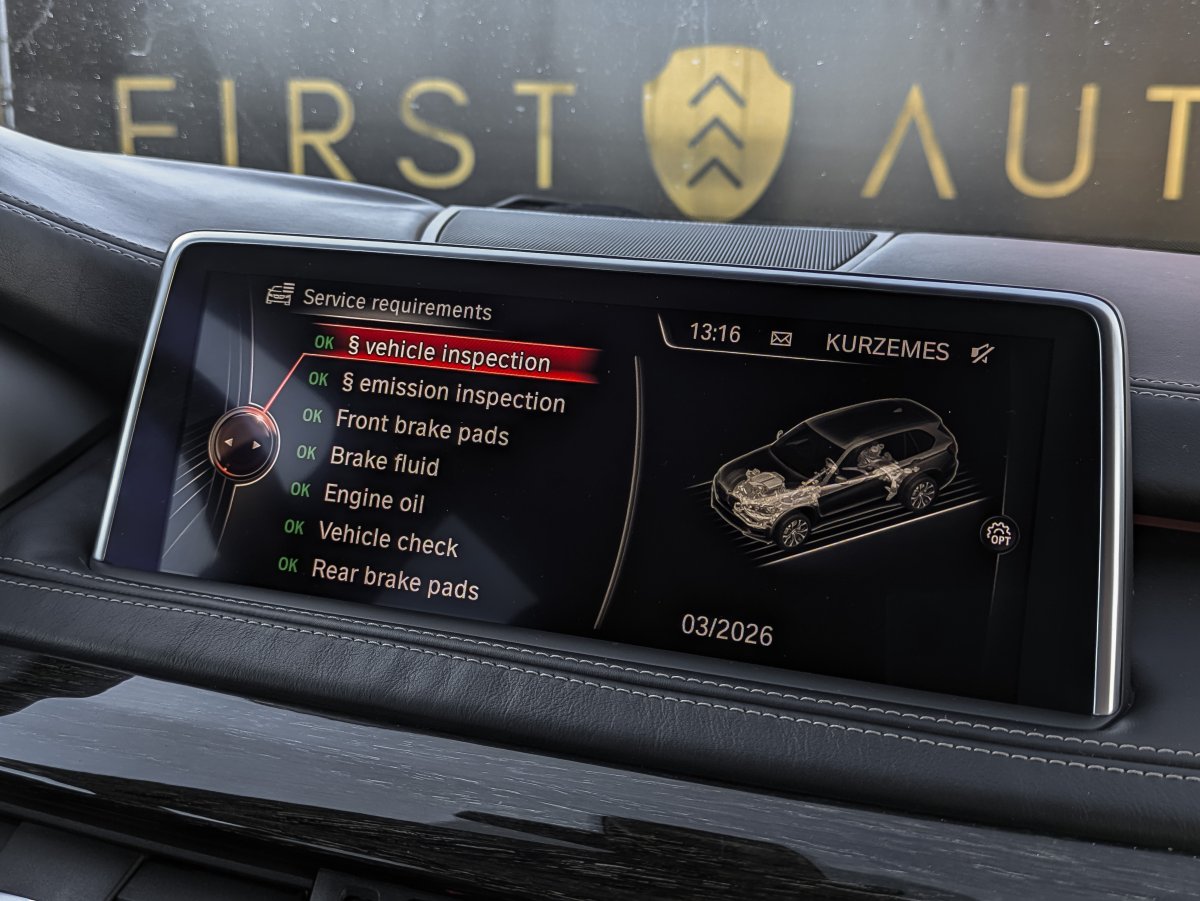The width and height of the screenshot is (1200, 901).
Task: Open the OPT options gear icon
Action: pos(999,535)
